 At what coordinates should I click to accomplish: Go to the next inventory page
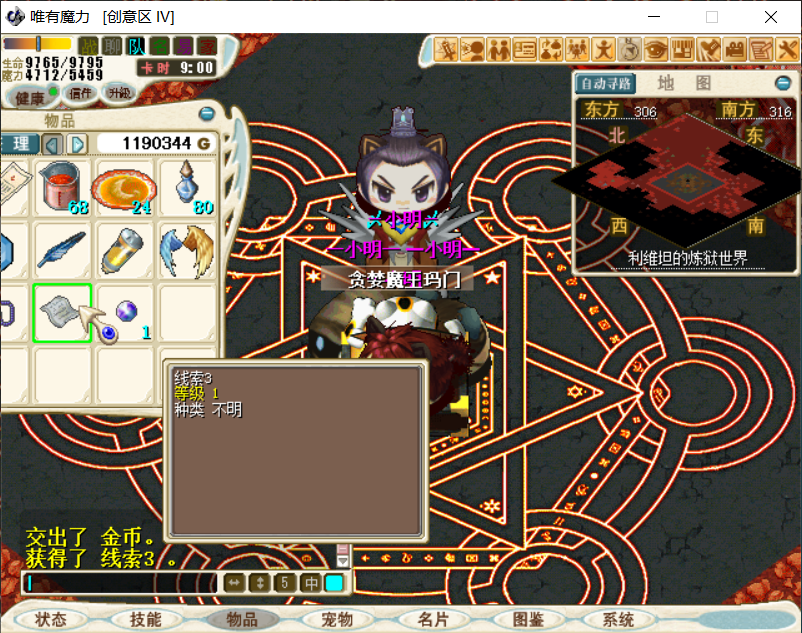(77, 144)
